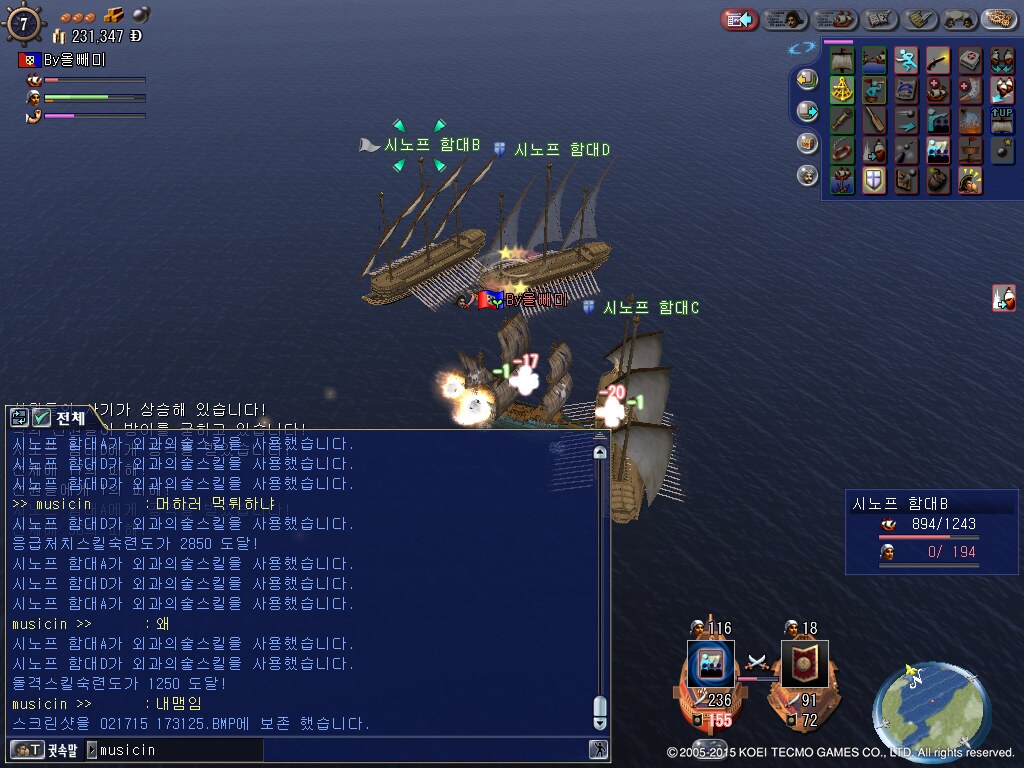Open the ship information menu button

click(x=835, y=19)
